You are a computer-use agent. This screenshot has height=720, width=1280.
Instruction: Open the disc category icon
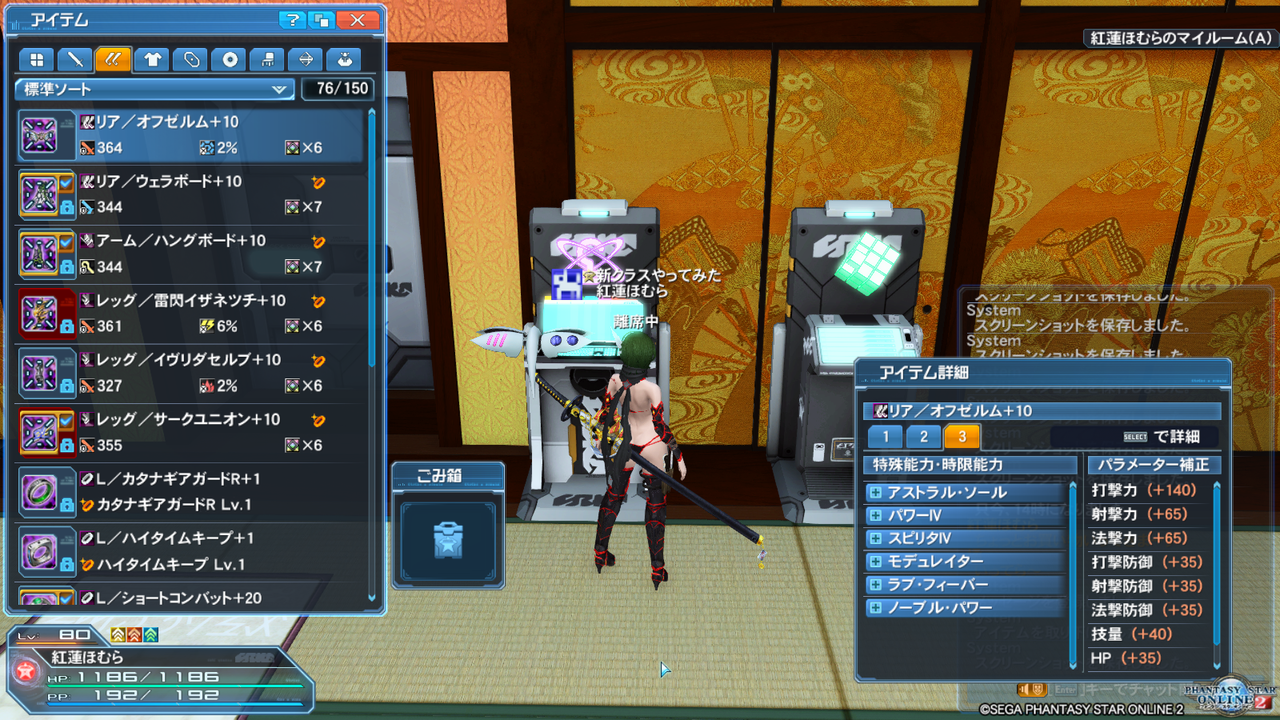(229, 59)
